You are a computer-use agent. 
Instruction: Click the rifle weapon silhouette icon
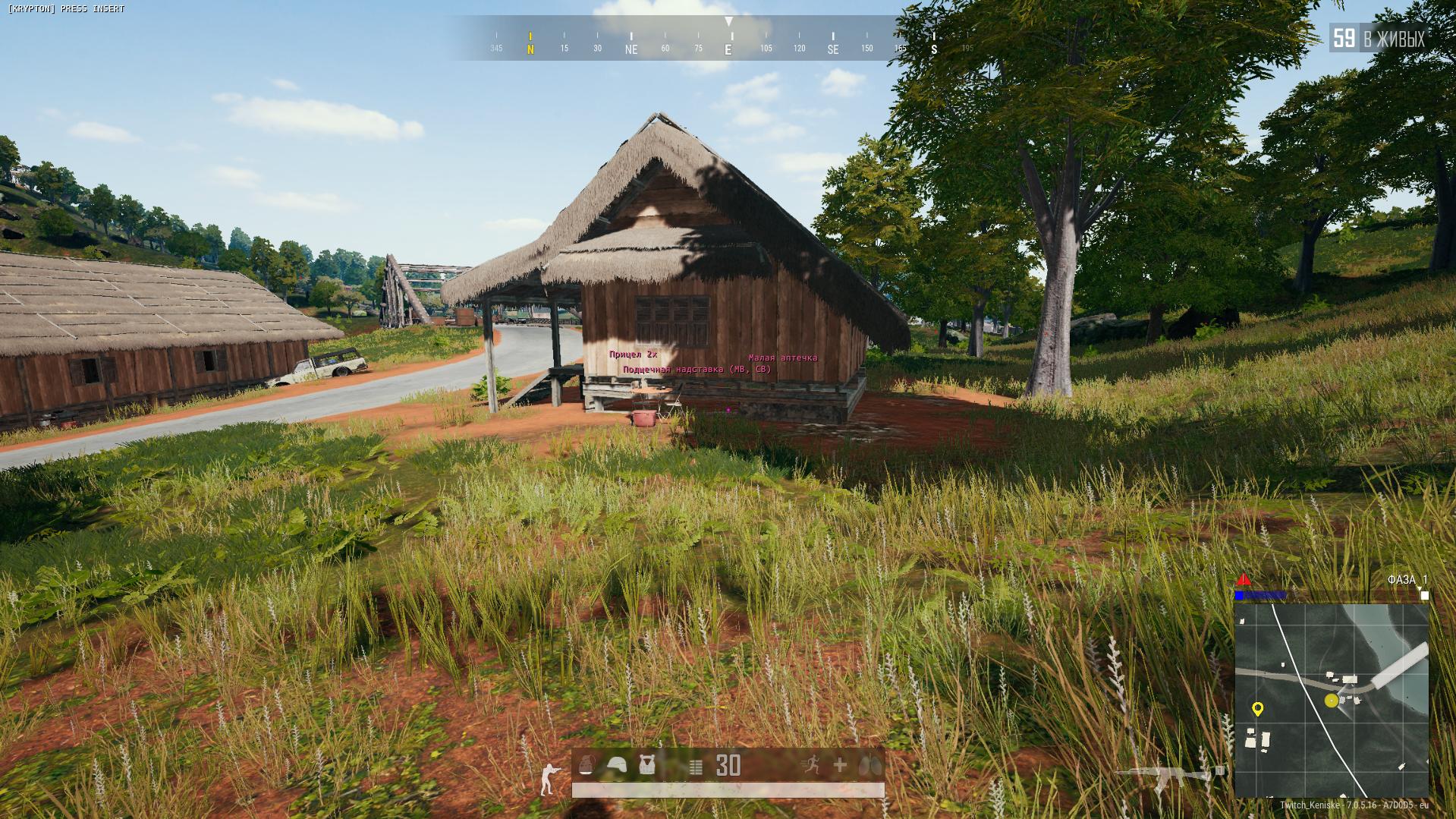click(x=1167, y=776)
